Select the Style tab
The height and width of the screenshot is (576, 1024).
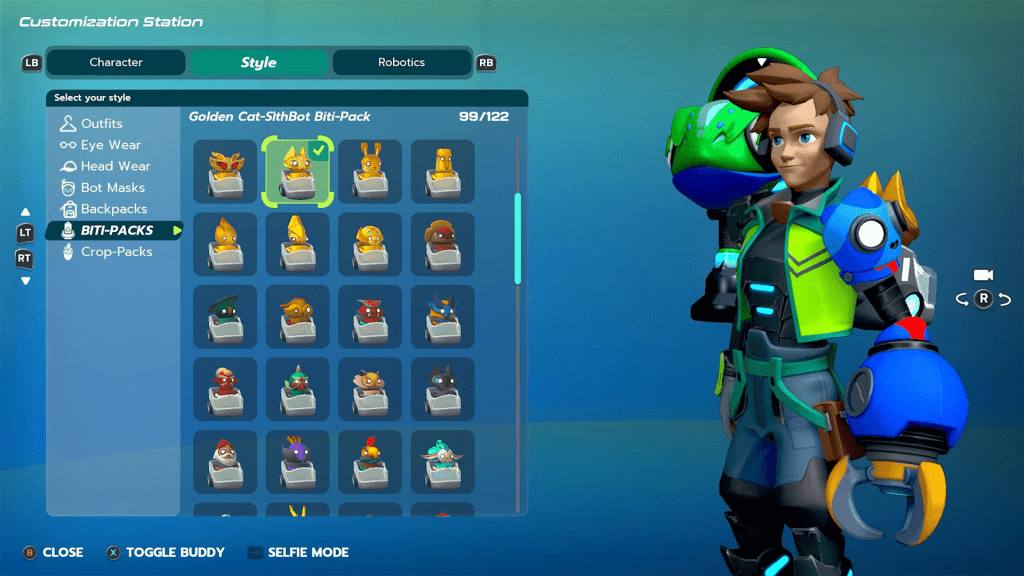(258, 62)
